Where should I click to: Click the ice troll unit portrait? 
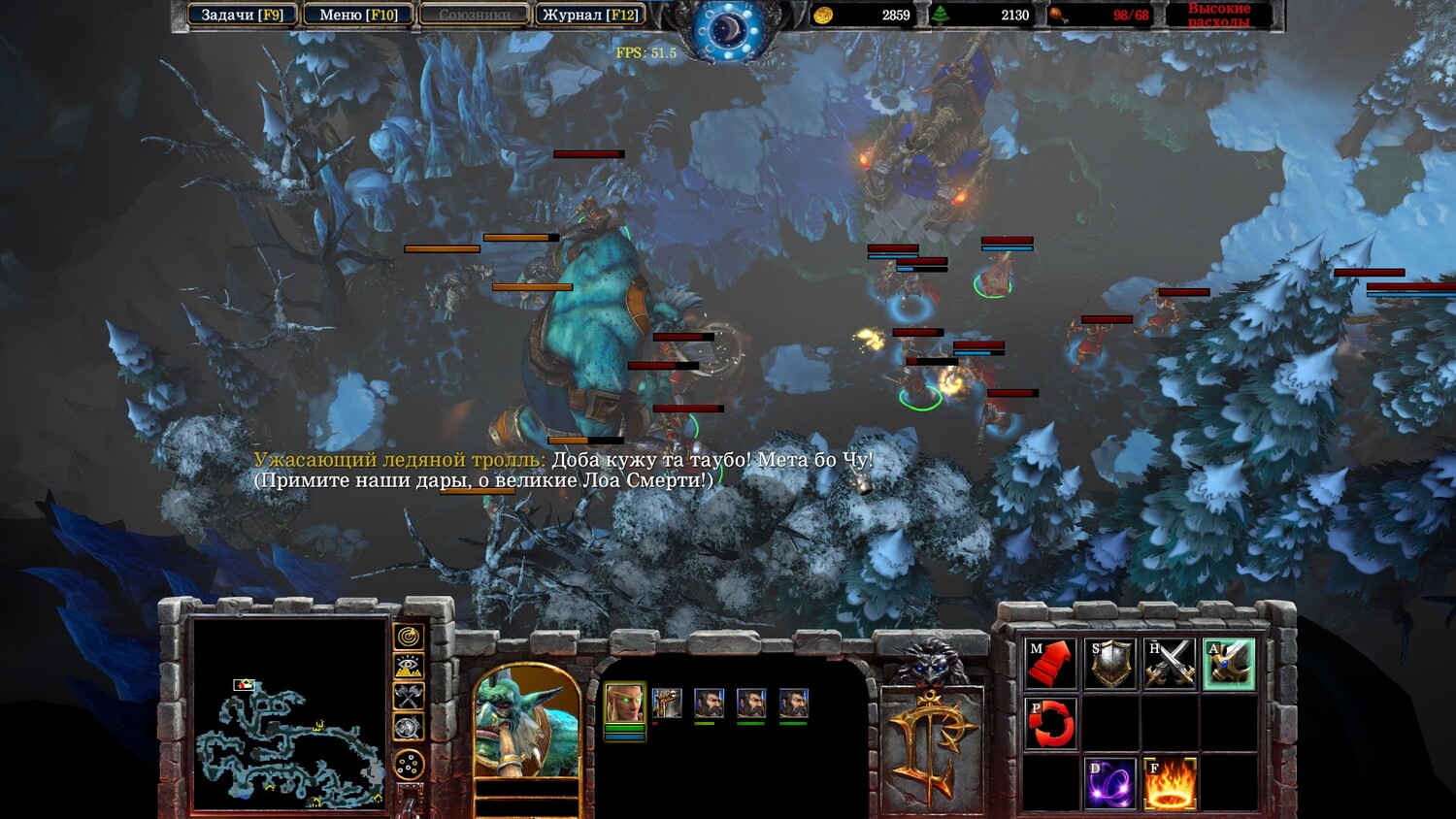[527, 725]
